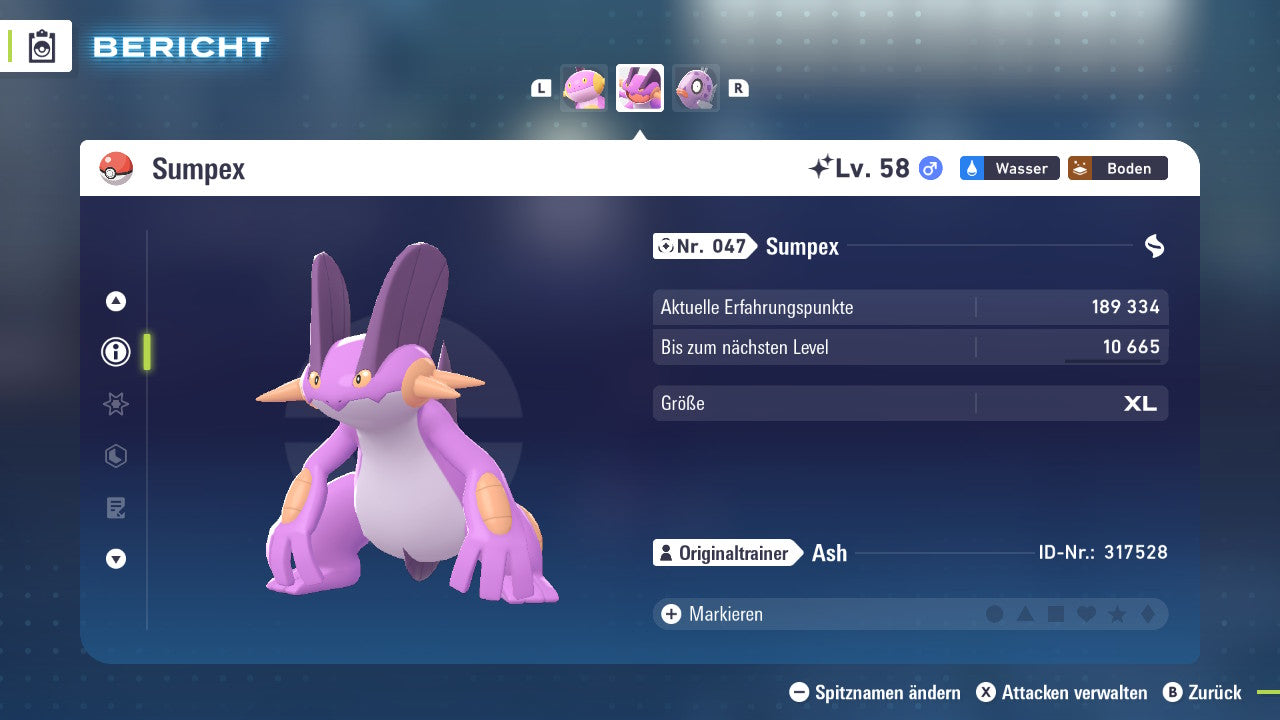Open the moves/abilities star icon in sidebar
The height and width of the screenshot is (720, 1280).
(x=115, y=404)
